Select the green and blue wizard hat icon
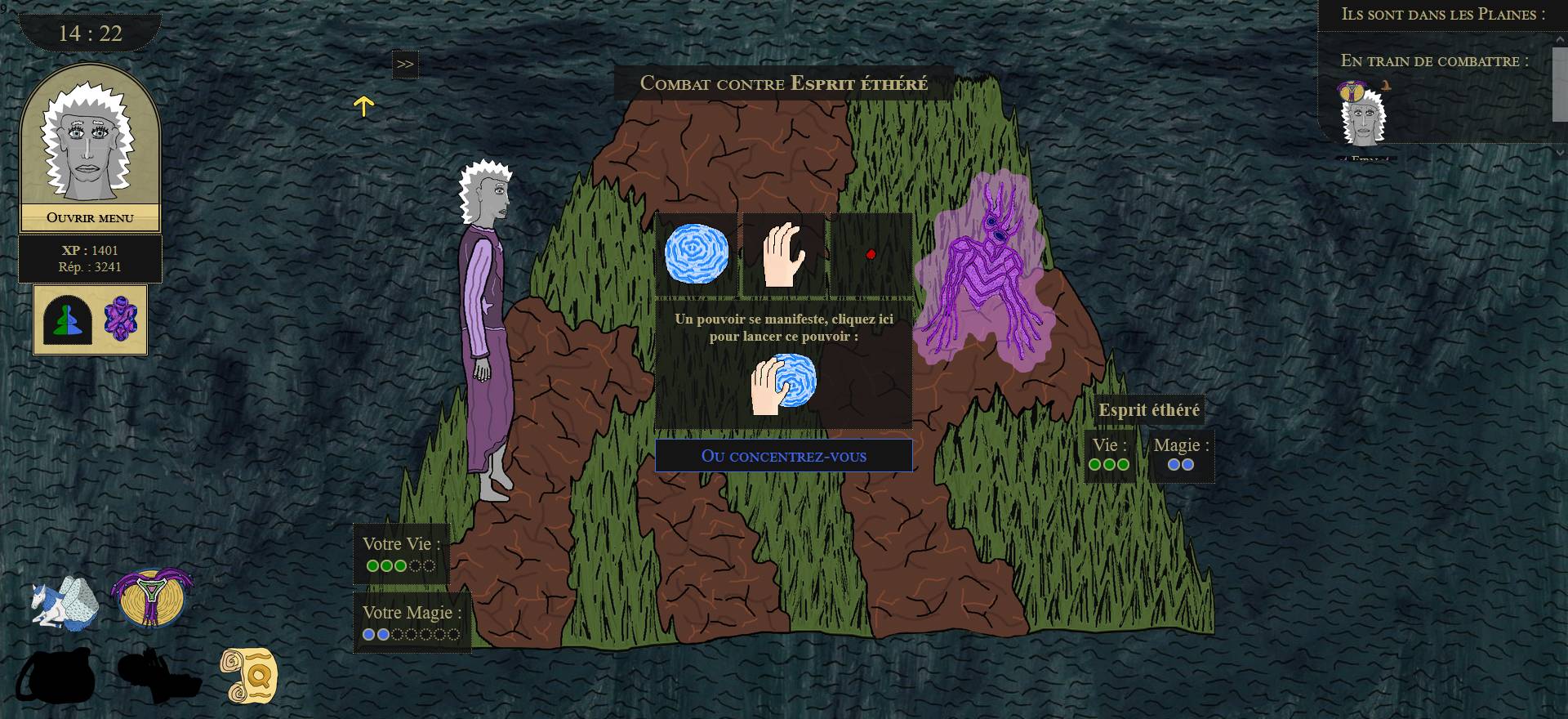The width and height of the screenshot is (1568, 719). [67, 320]
